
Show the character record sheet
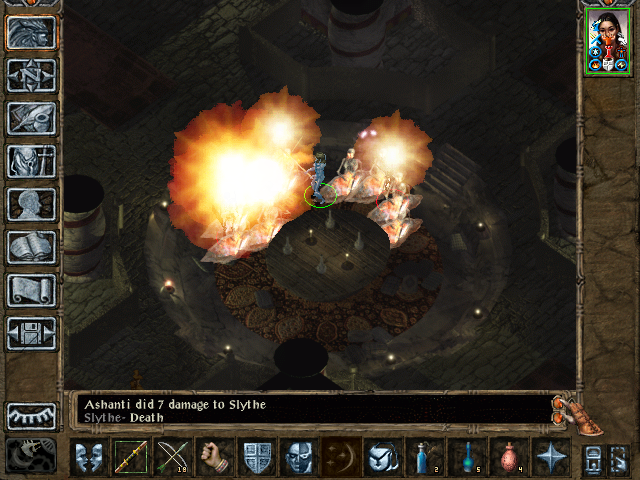coord(32,204)
